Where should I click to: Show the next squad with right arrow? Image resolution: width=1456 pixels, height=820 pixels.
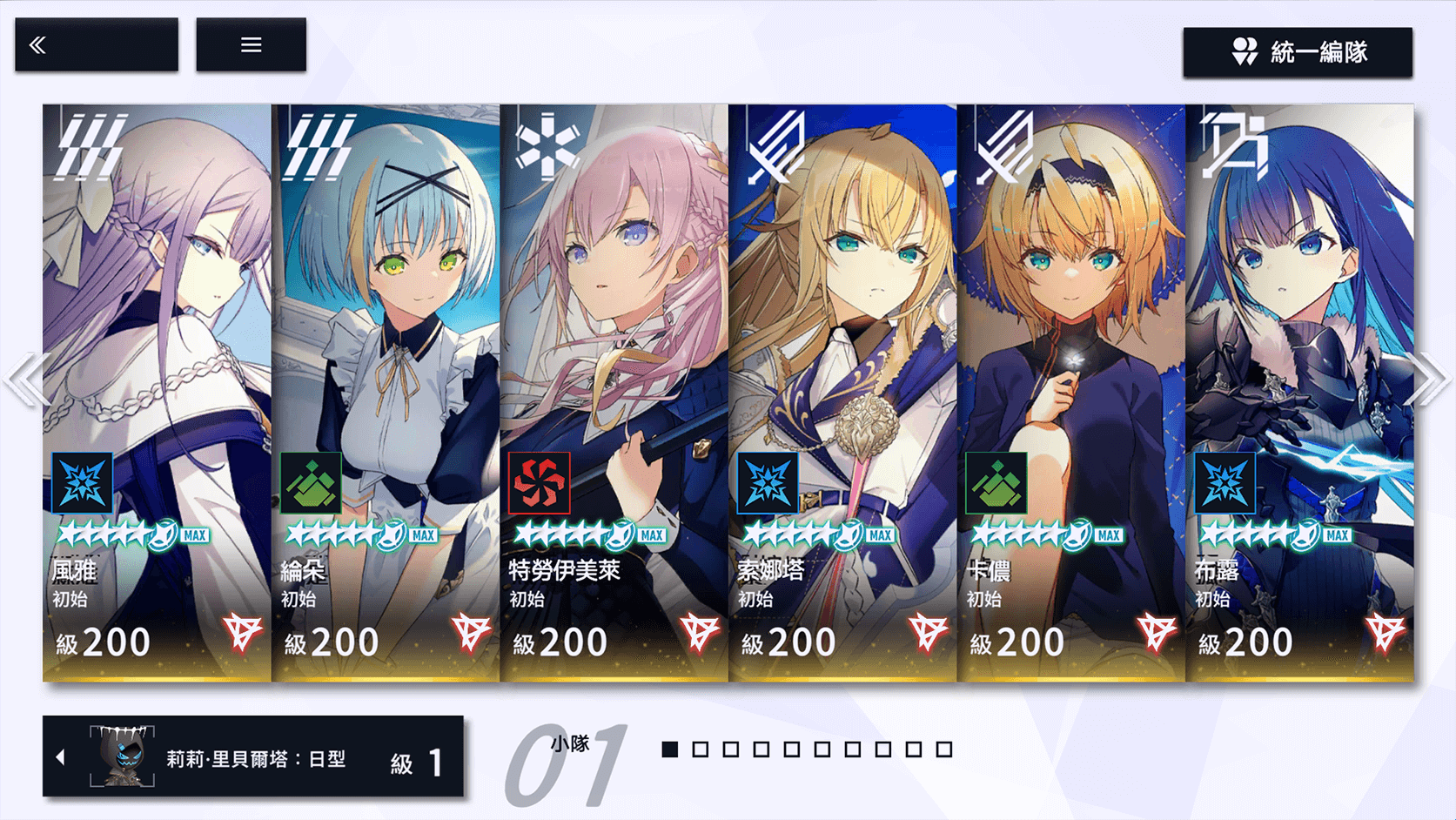[x=1430, y=380]
